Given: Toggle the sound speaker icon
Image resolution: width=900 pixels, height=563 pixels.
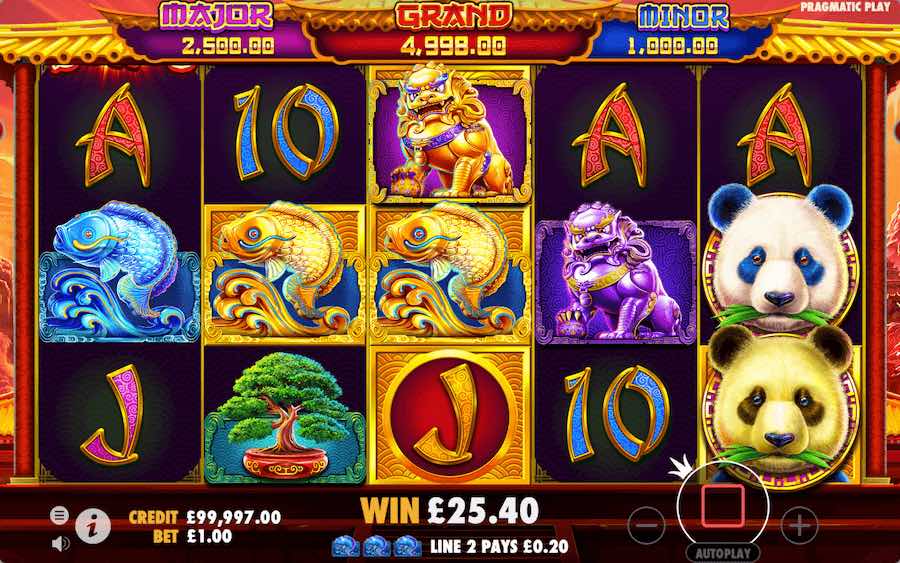Looking at the screenshot, I should (60, 543).
